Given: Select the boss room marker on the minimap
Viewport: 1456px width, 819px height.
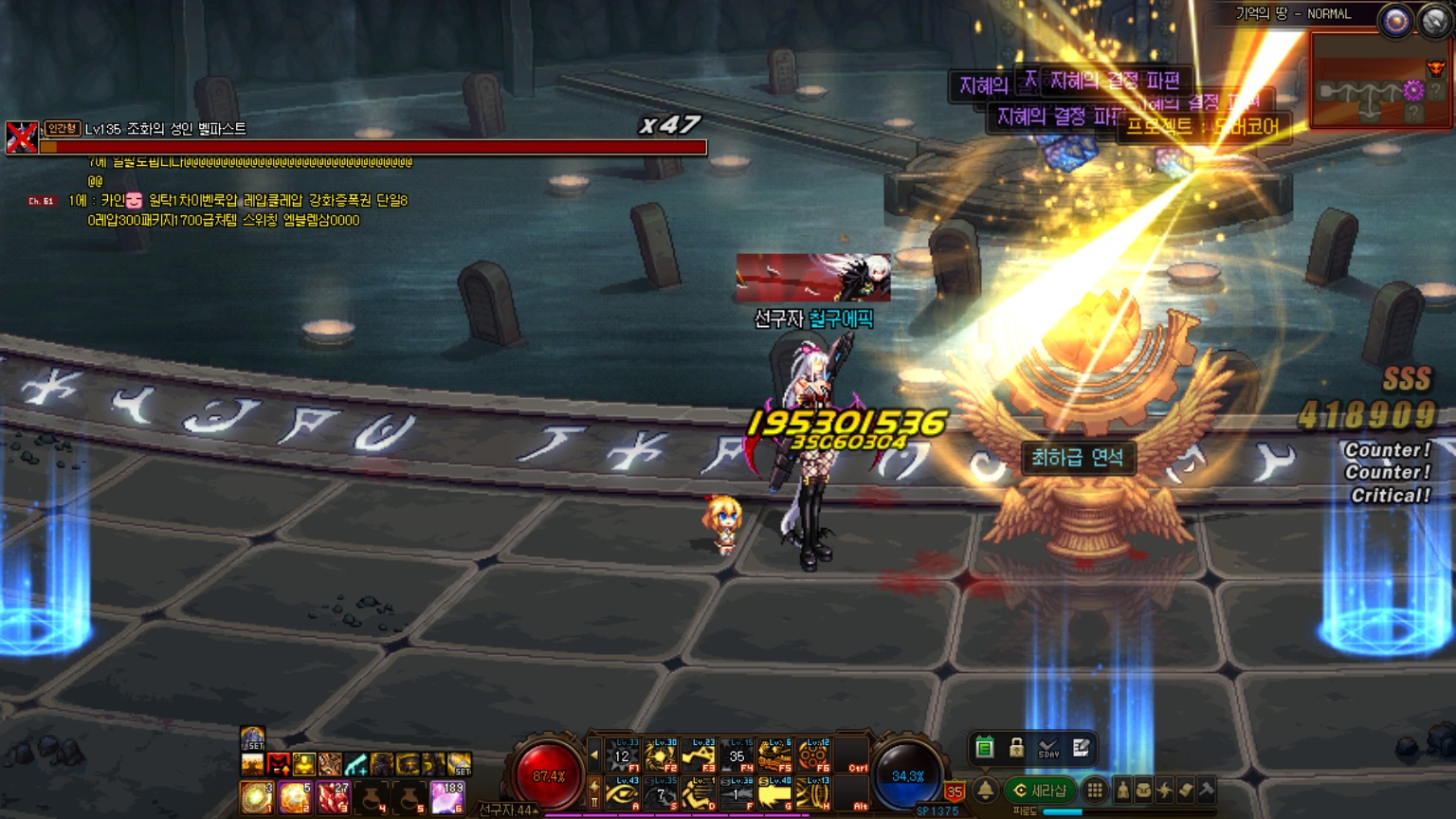Looking at the screenshot, I should click(1436, 68).
